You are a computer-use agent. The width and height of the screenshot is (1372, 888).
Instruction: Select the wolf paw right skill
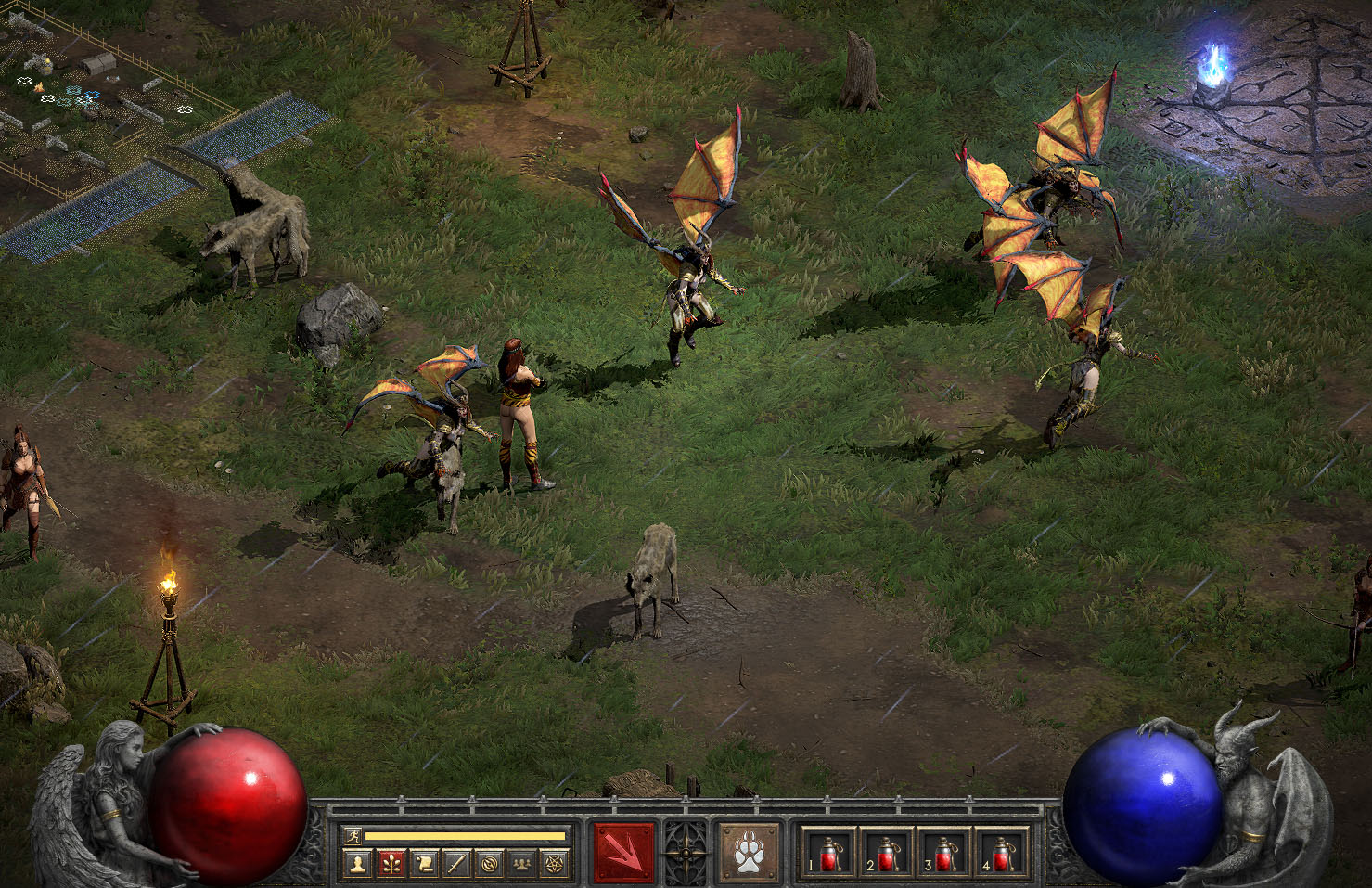pyautogui.click(x=749, y=853)
